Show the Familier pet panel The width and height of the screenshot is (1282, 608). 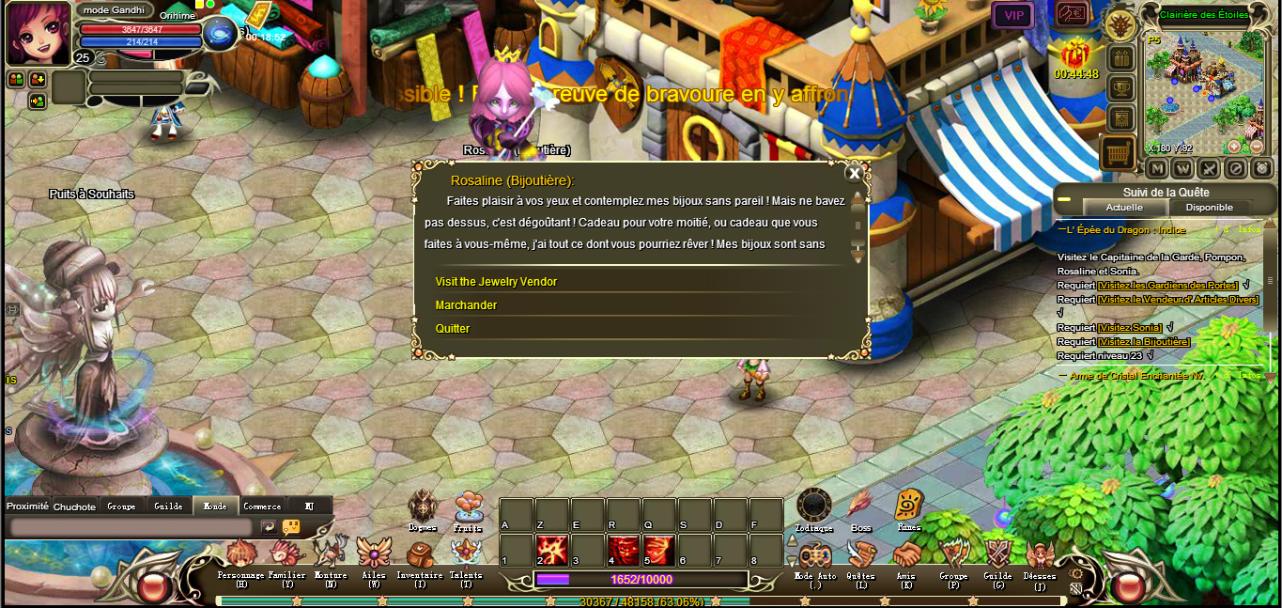[x=287, y=555]
